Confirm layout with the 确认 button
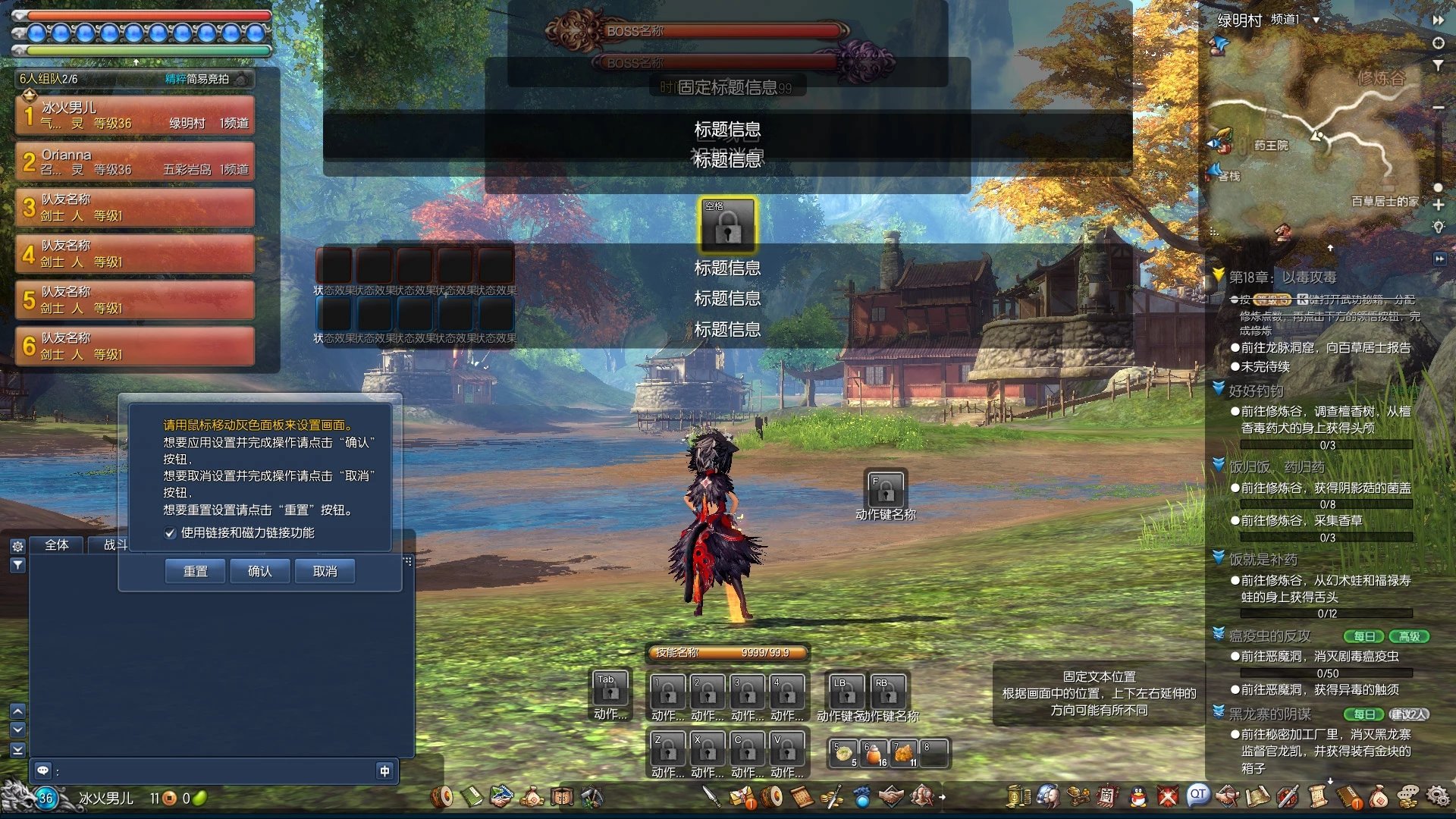This screenshot has height=819, width=1456. (x=259, y=571)
